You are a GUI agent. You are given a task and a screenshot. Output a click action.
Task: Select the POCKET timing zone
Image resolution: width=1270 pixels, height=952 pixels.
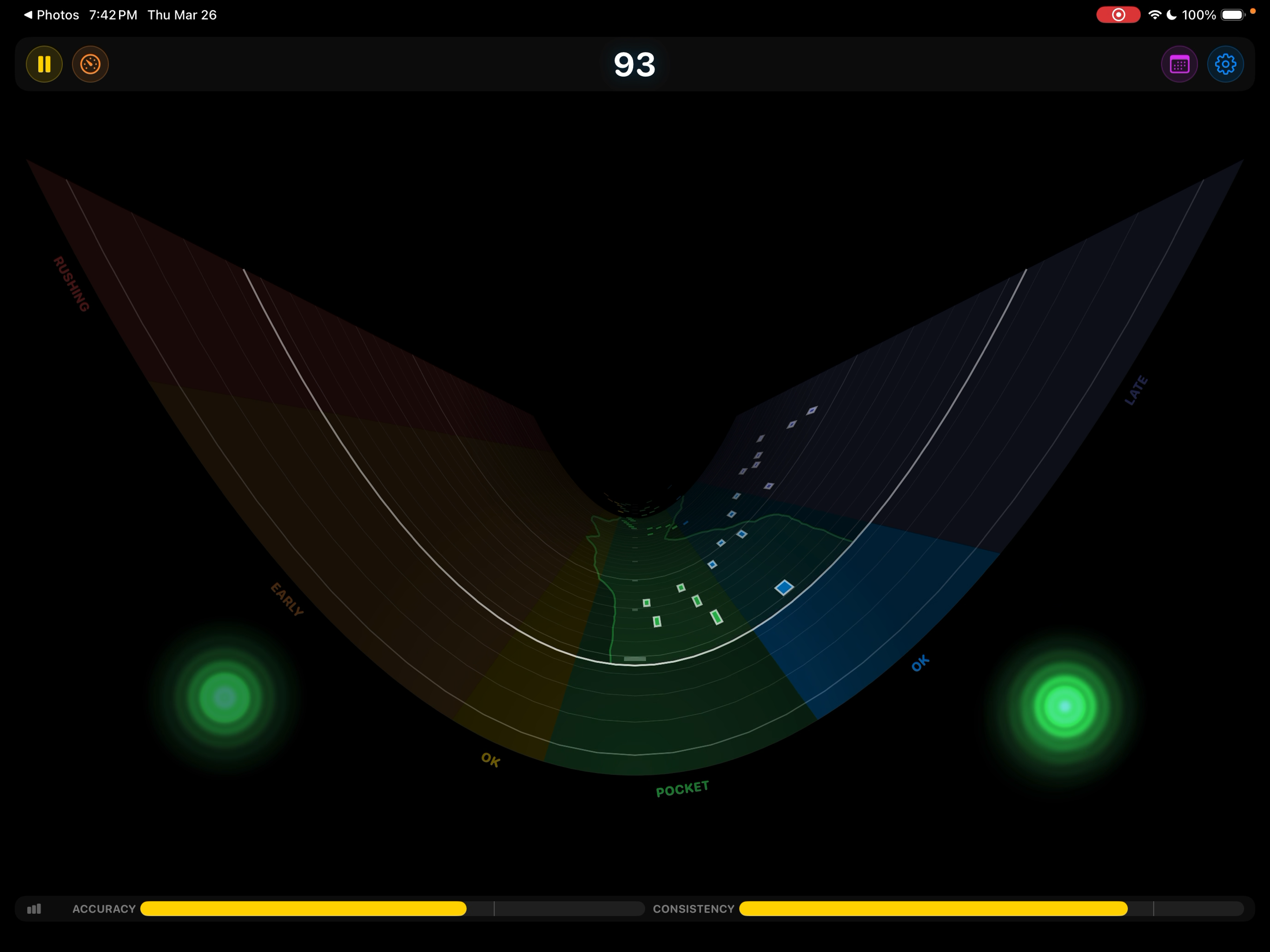pos(681,788)
